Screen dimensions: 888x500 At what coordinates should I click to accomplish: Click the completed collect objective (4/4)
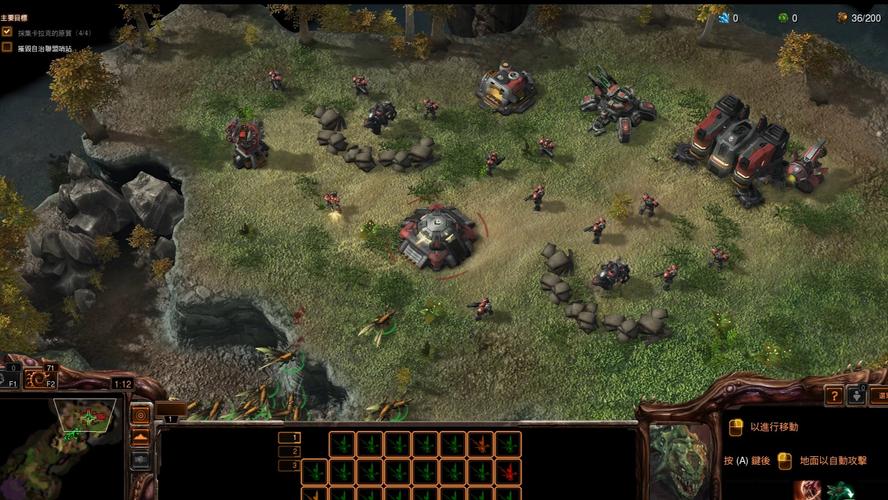[50, 32]
